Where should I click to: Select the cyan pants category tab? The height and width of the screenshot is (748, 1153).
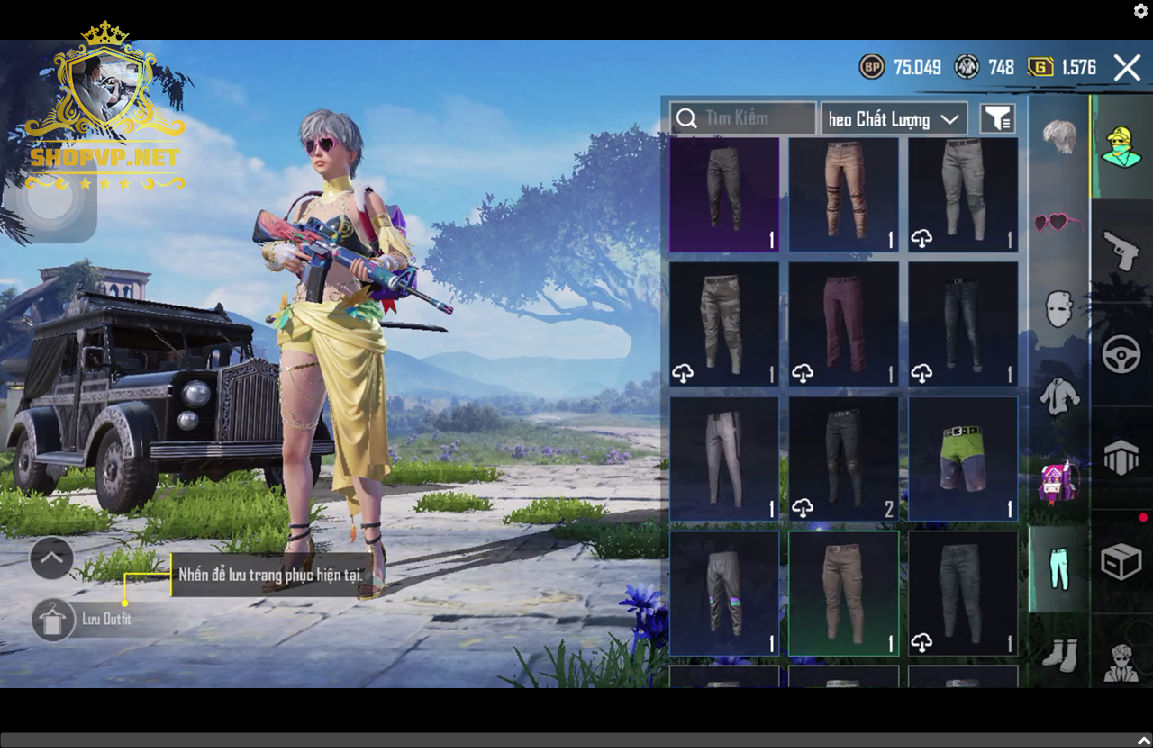click(x=1059, y=569)
